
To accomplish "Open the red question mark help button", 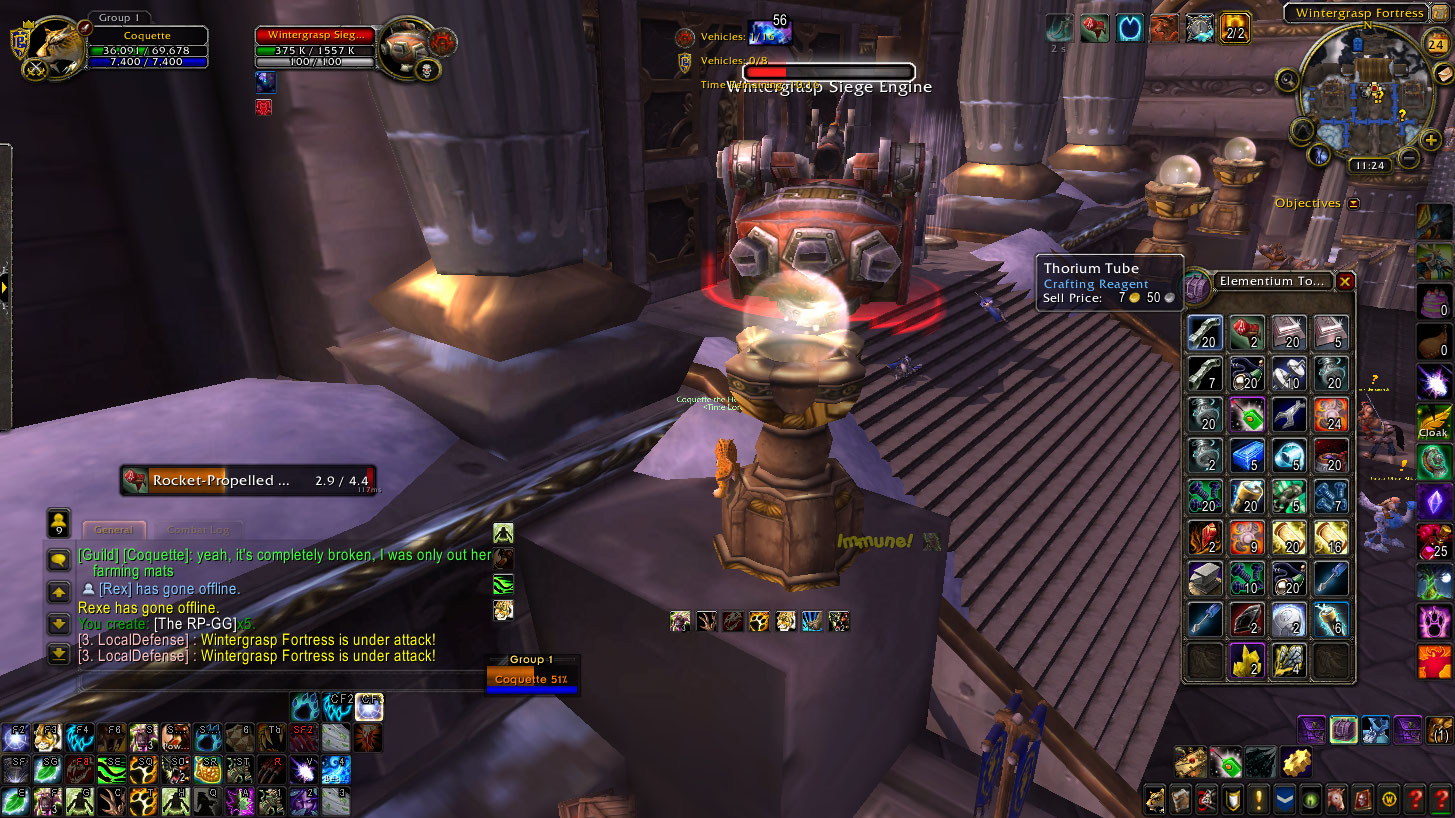I will (1414, 799).
